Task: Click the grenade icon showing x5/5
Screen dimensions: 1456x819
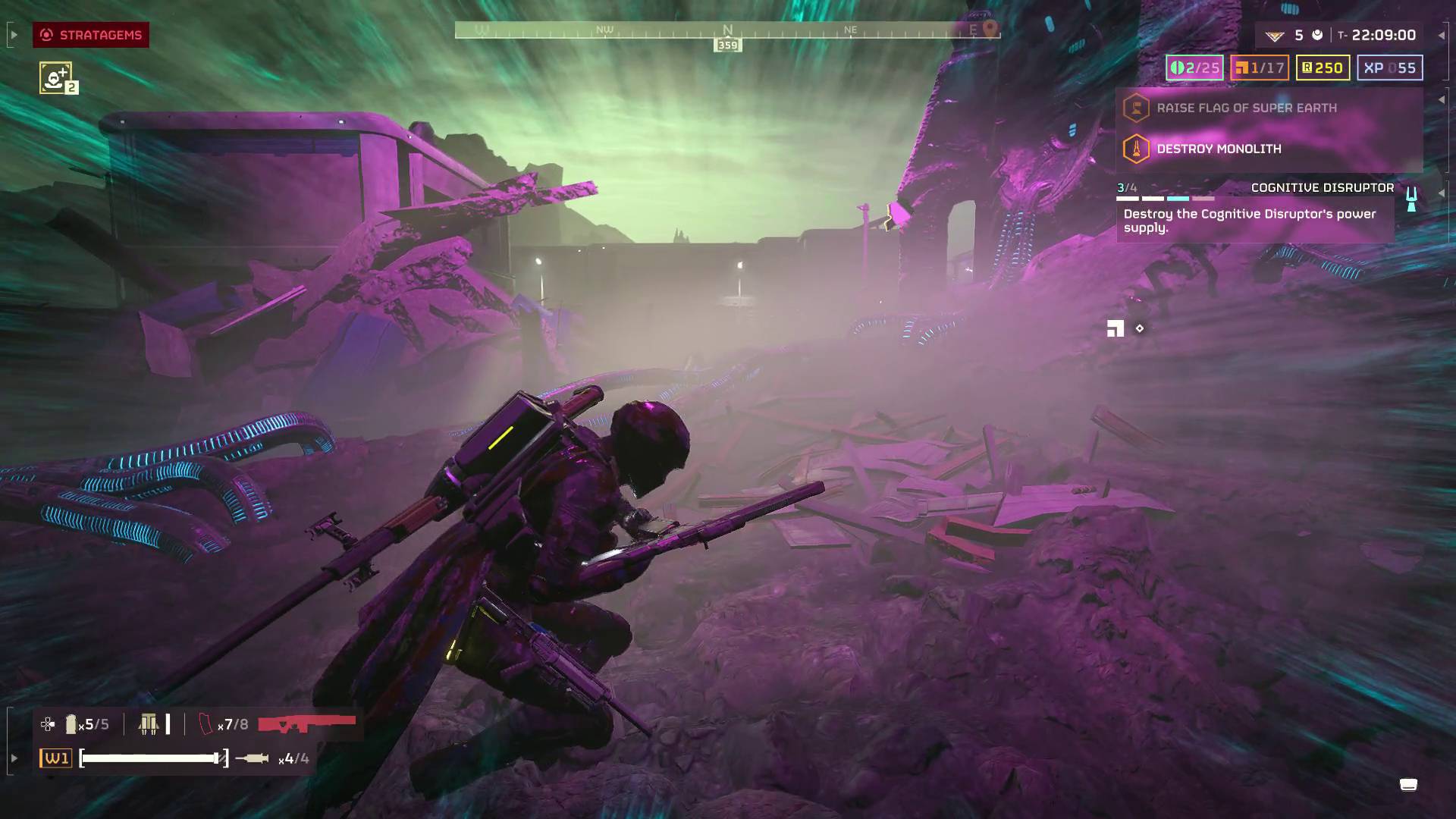Action: 73,724
